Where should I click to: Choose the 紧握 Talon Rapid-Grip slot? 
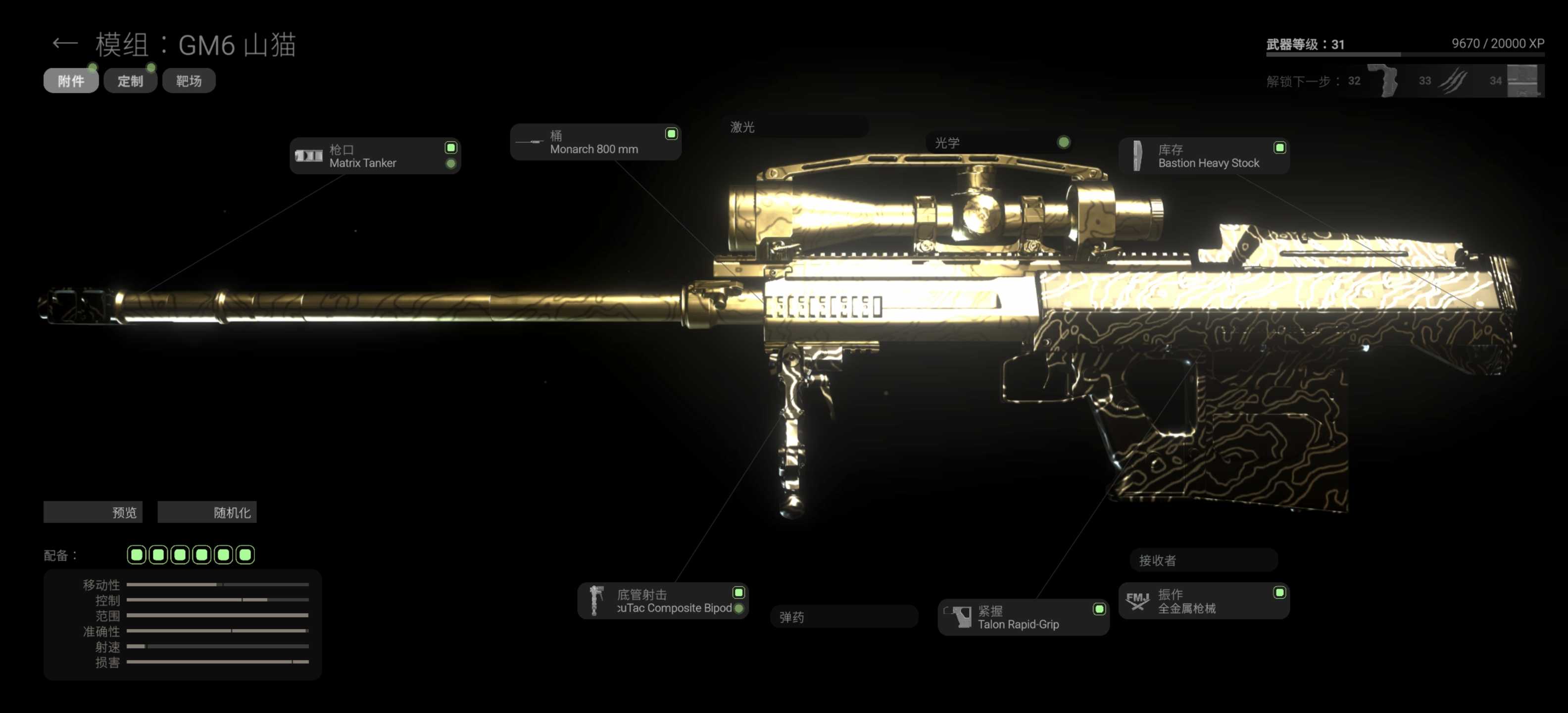click(1023, 617)
